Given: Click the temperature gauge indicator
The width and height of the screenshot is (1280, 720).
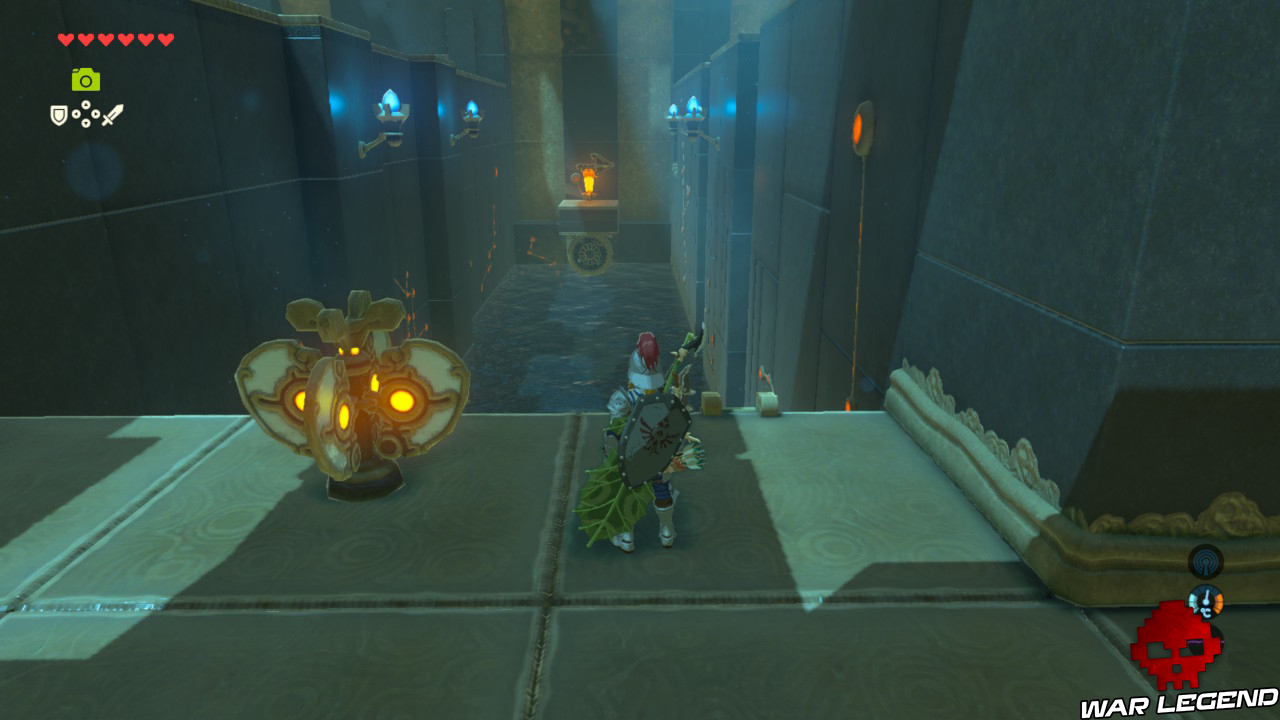Looking at the screenshot, I should (1206, 602).
